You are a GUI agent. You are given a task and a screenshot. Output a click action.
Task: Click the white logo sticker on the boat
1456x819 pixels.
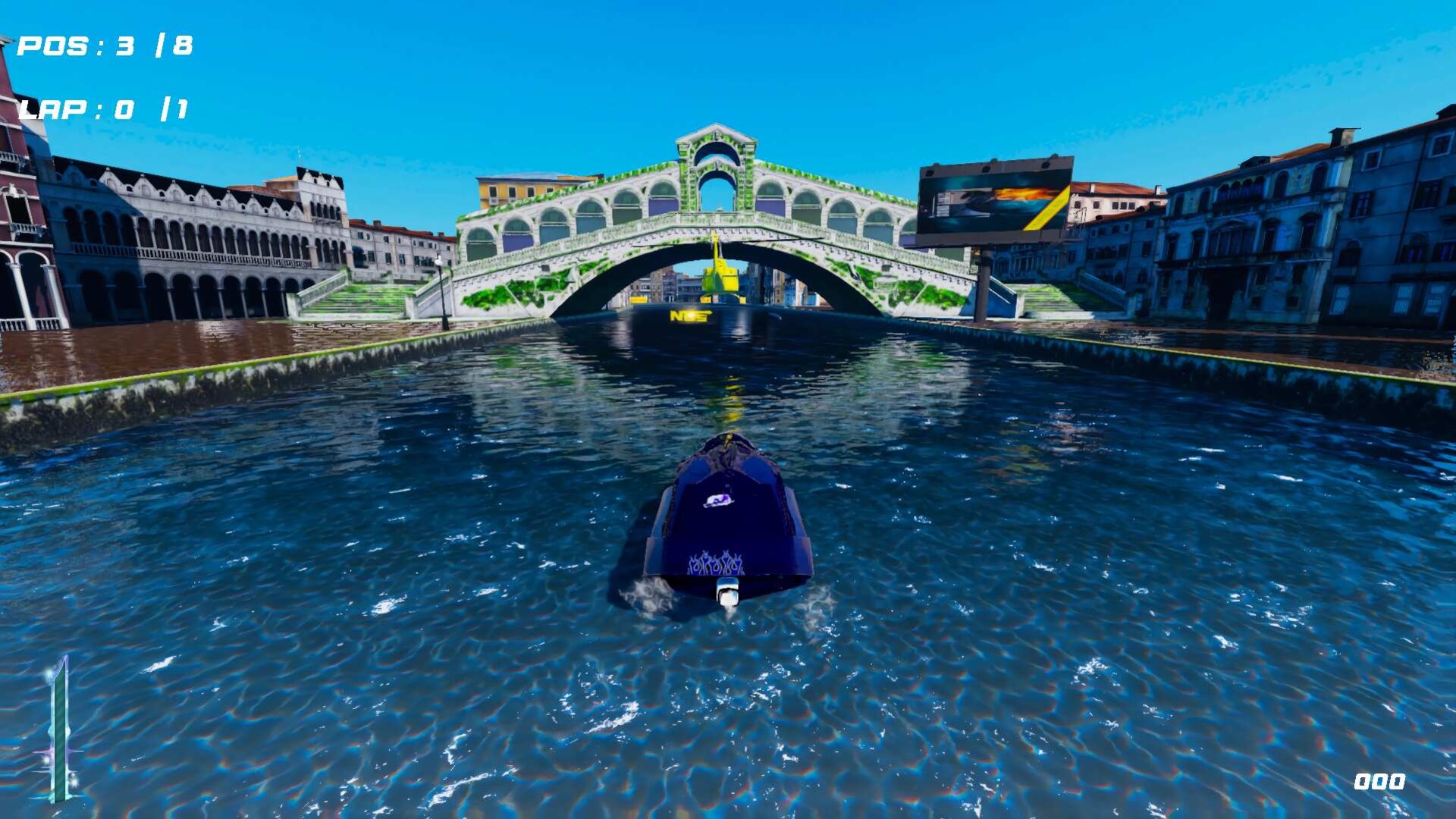coord(720,500)
